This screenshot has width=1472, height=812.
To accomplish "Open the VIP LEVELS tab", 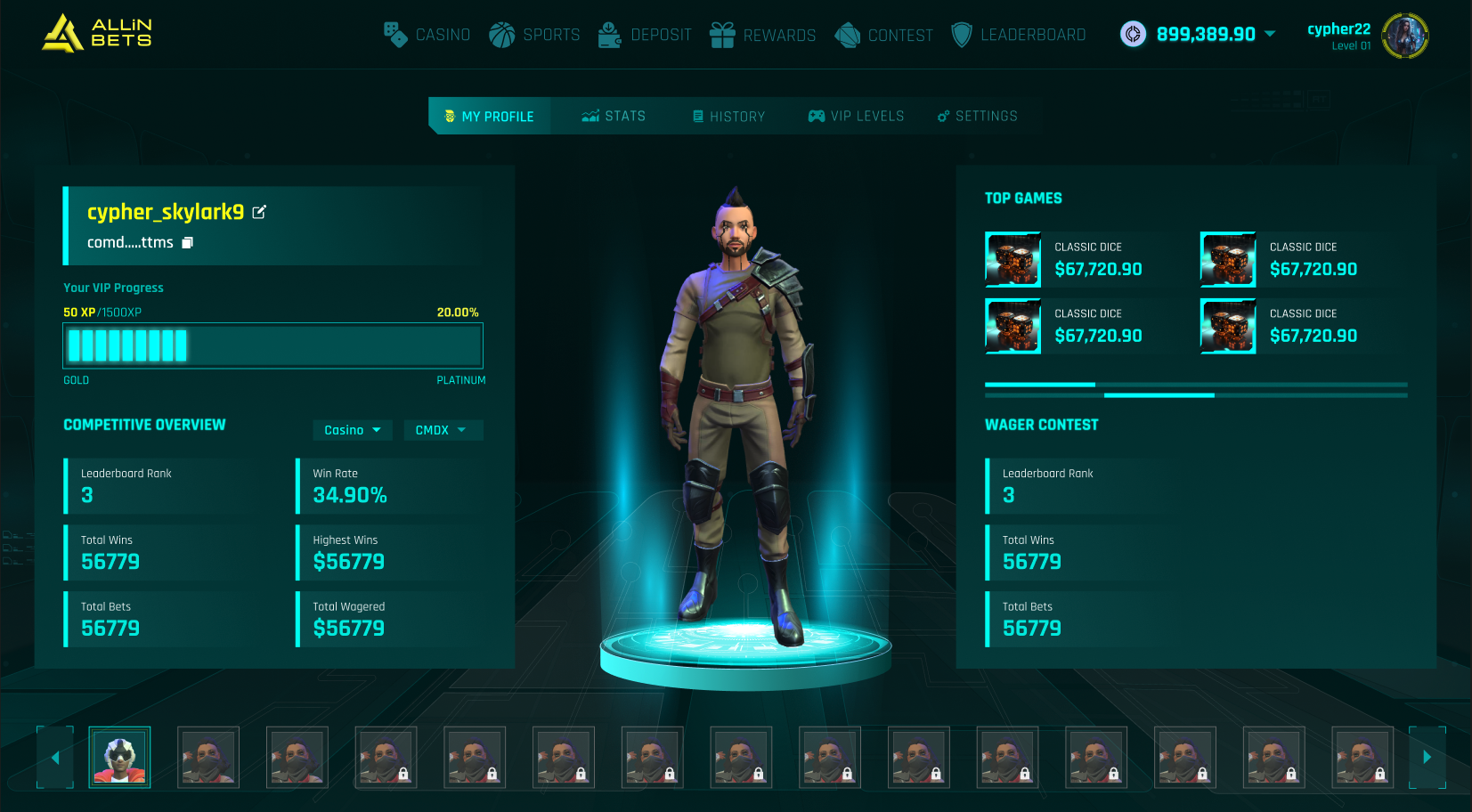I will [855, 116].
